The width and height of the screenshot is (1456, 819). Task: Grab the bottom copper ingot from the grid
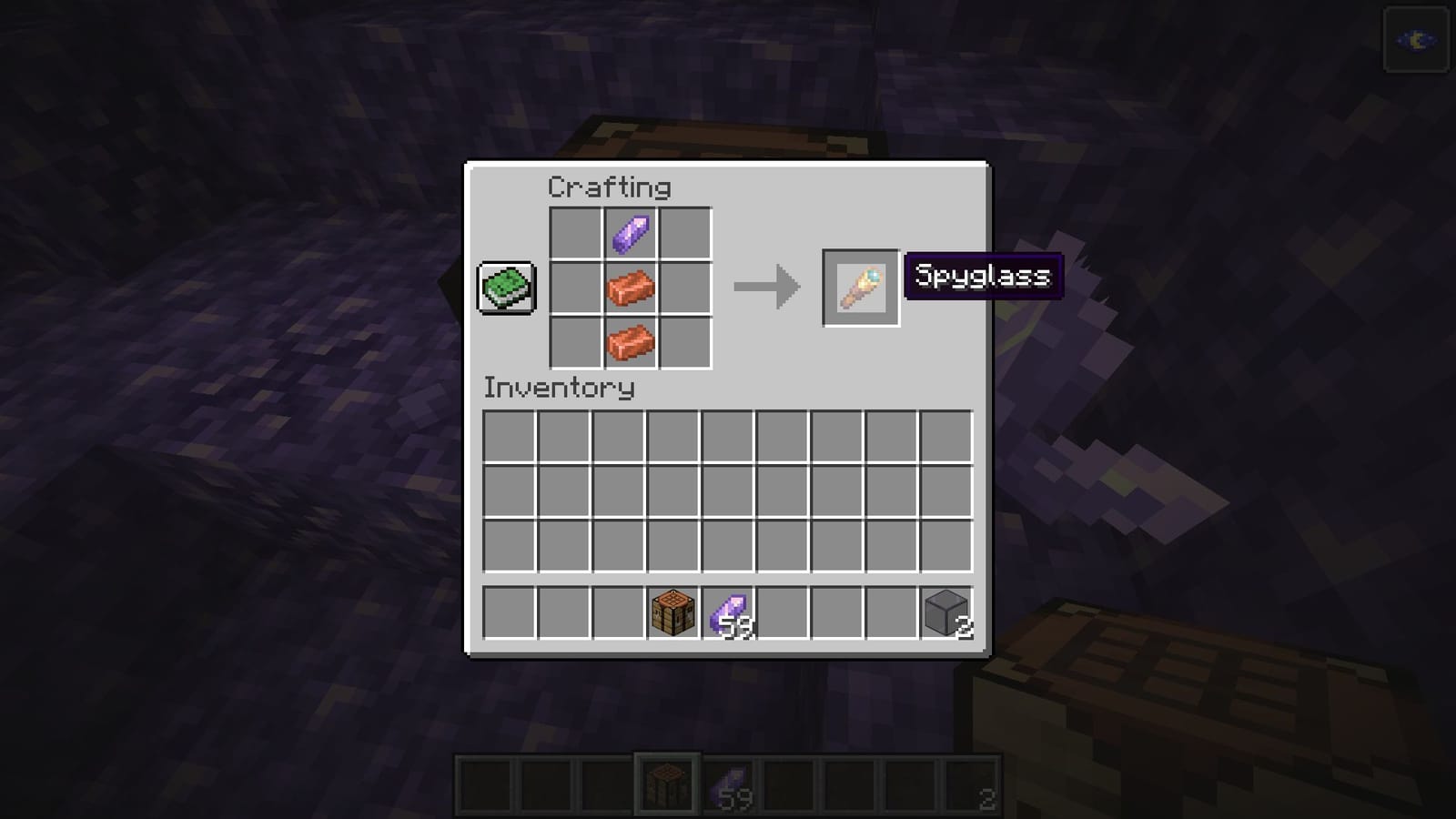coord(630,341)
